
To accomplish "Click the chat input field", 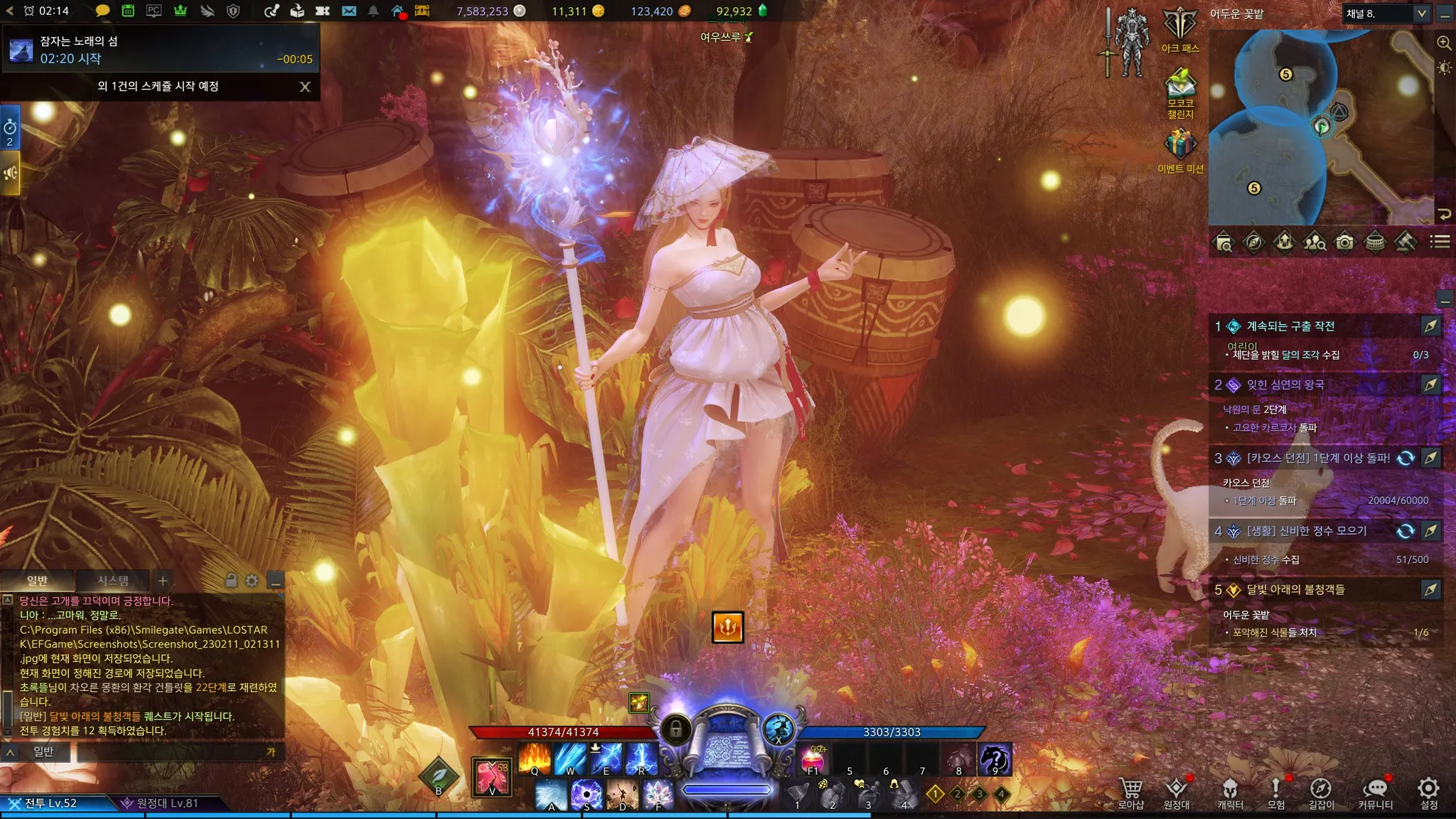I will pos(171,751).
